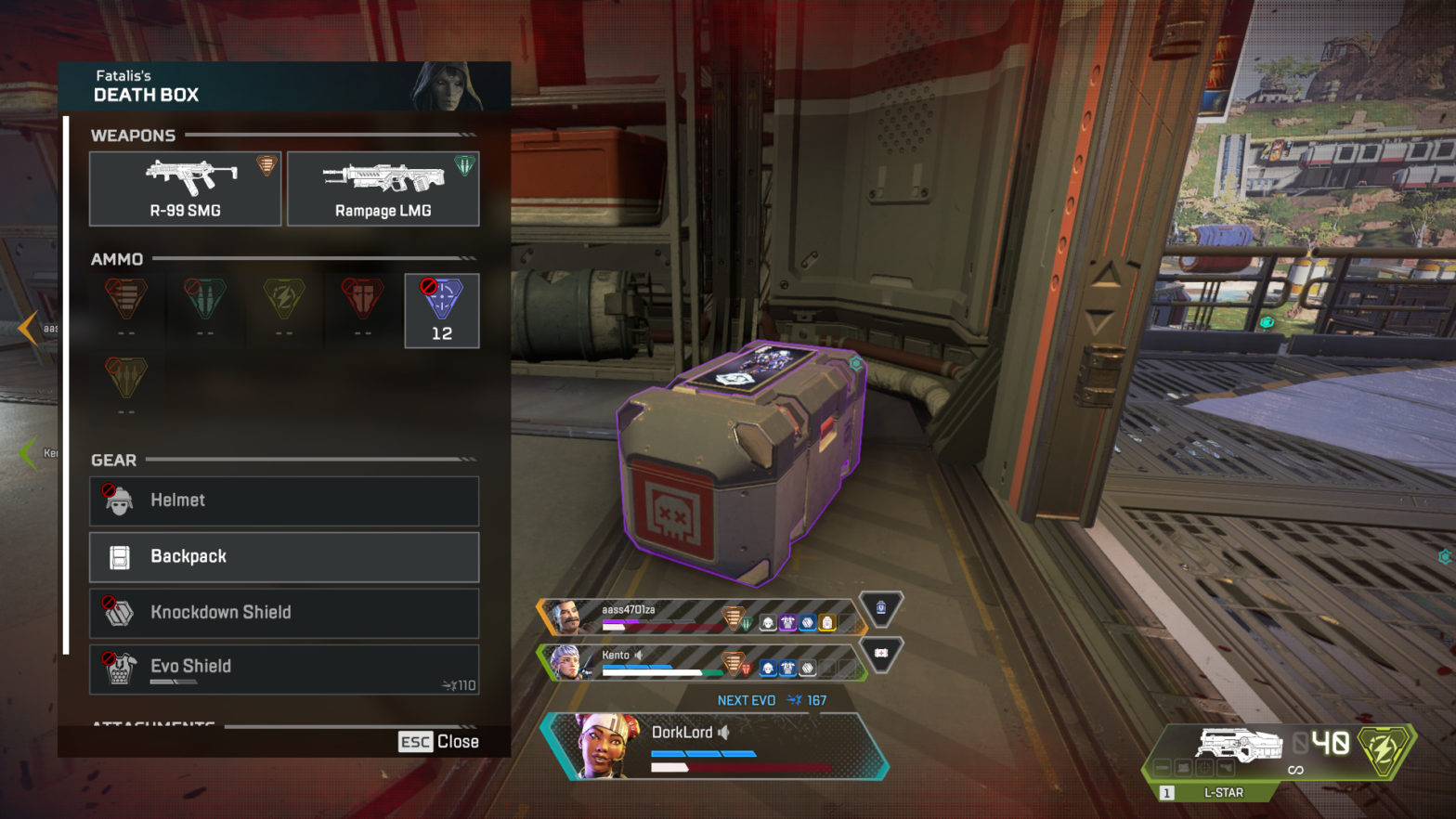The width and height of the screenshot is (1456, 819).
Task: Select the R-99 SMG weapon card
Action: tap(185, 188)
